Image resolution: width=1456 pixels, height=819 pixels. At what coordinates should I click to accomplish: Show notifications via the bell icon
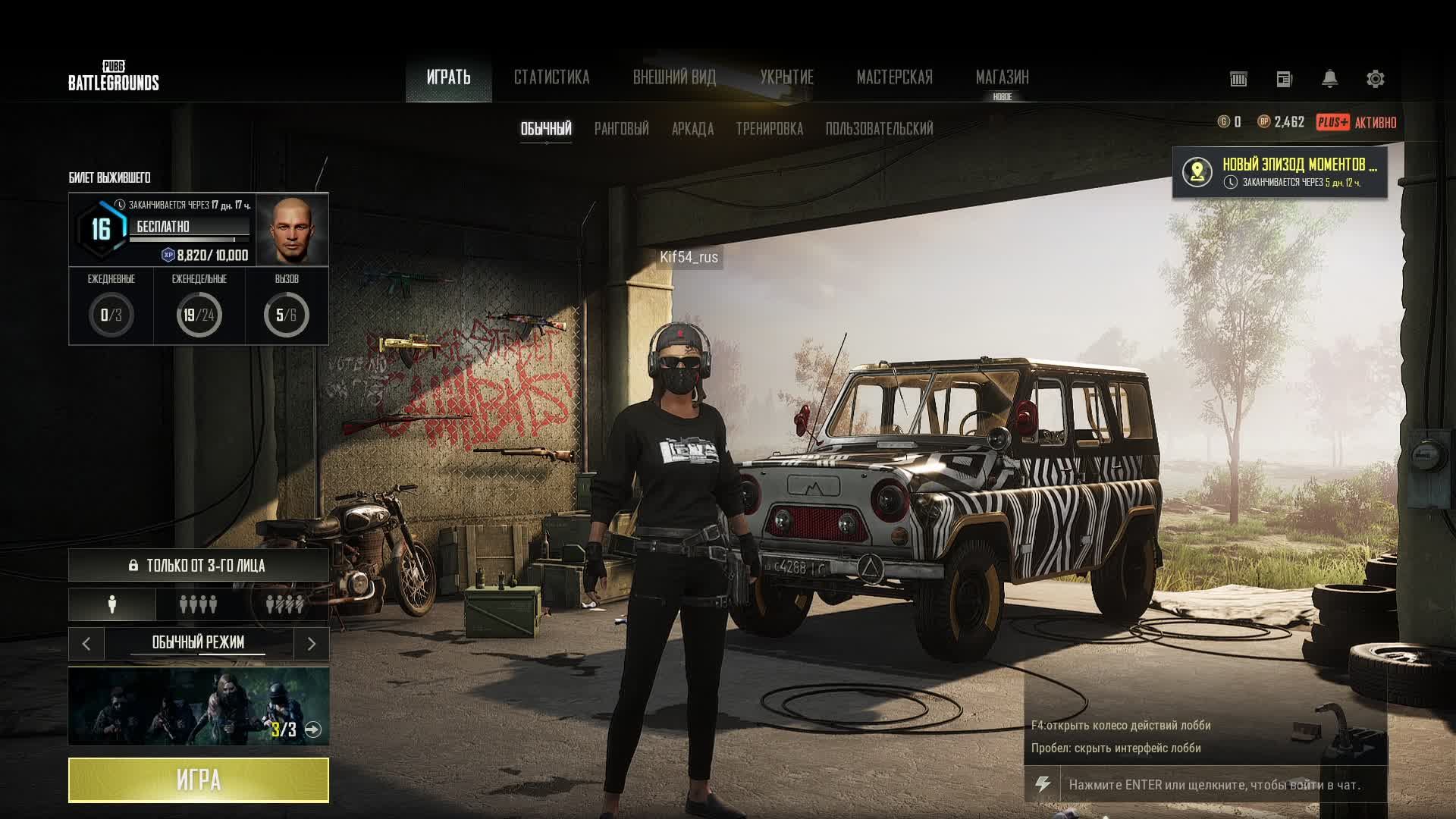tap(1329, 79)
